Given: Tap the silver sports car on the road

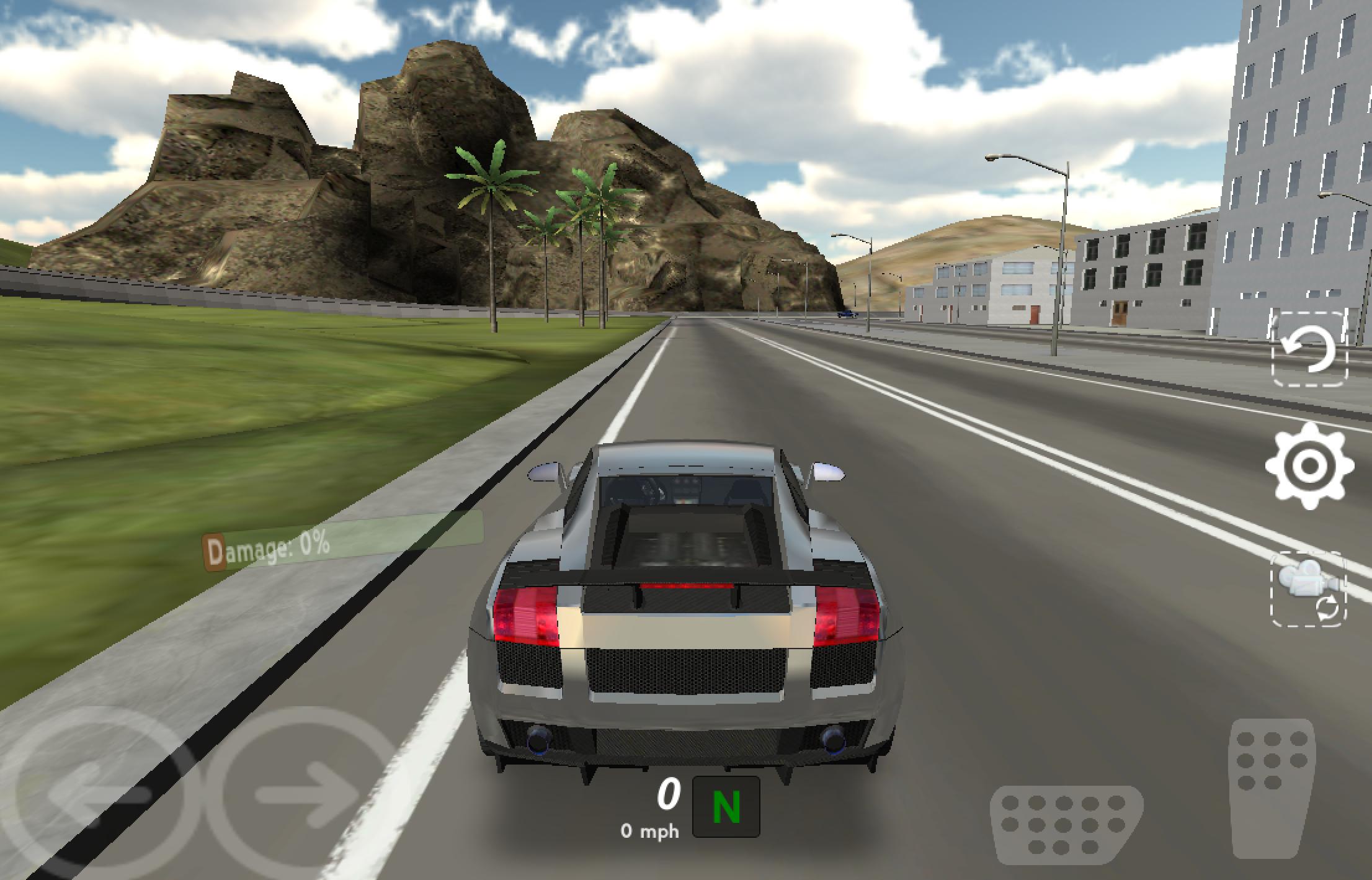Looking at the screenshot, I should 682,621.
